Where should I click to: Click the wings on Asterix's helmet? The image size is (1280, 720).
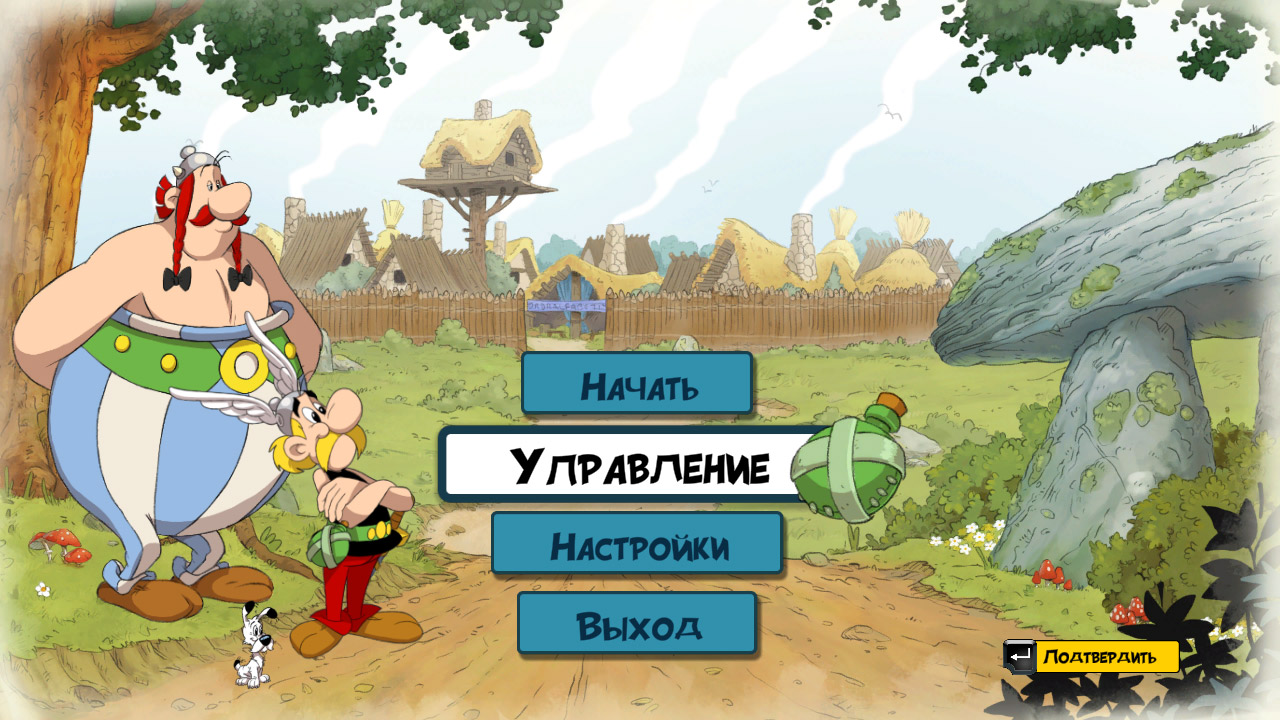270,400
